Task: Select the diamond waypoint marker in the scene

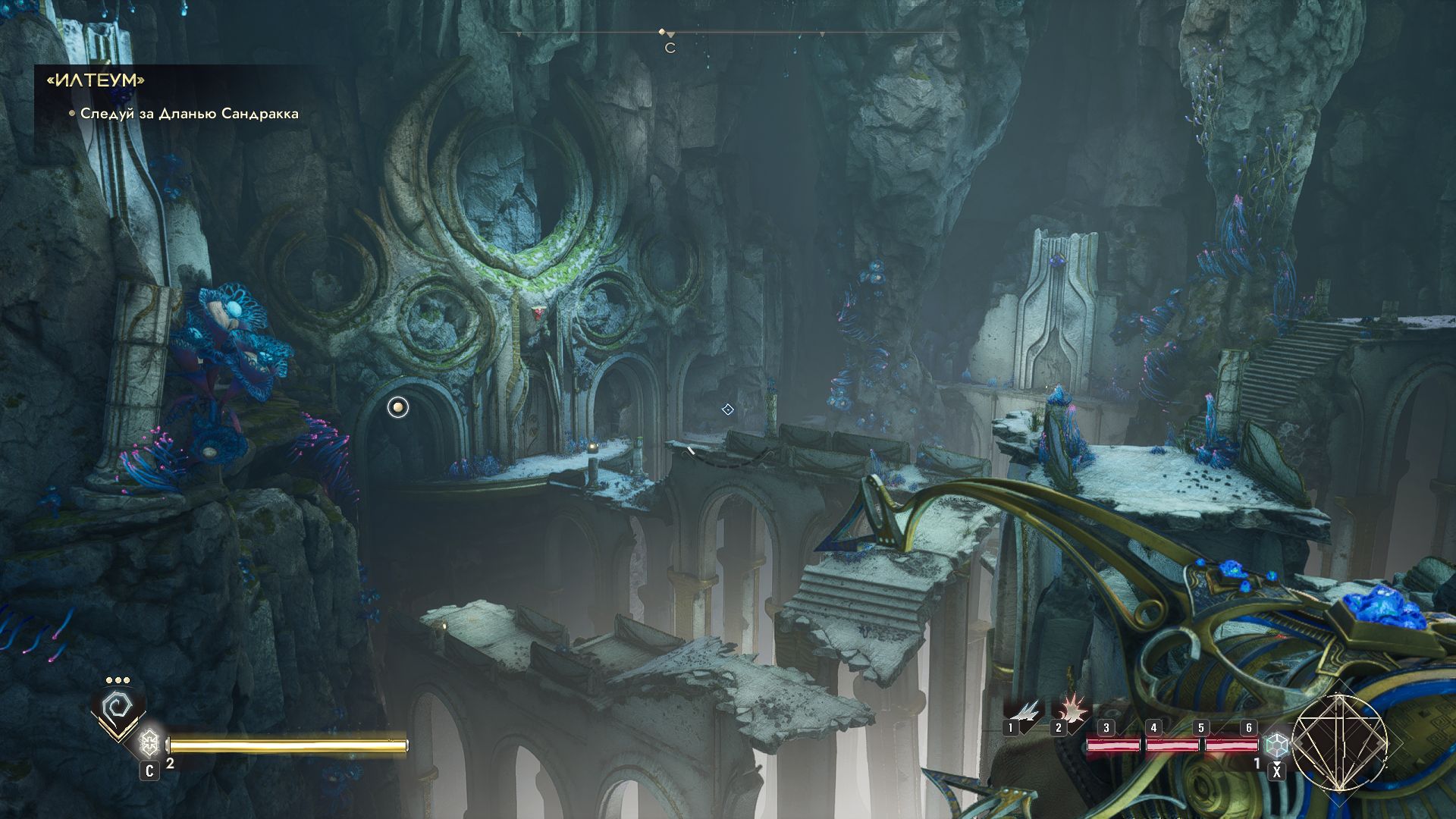Action: pyautogui.click(x=727, y=409)
